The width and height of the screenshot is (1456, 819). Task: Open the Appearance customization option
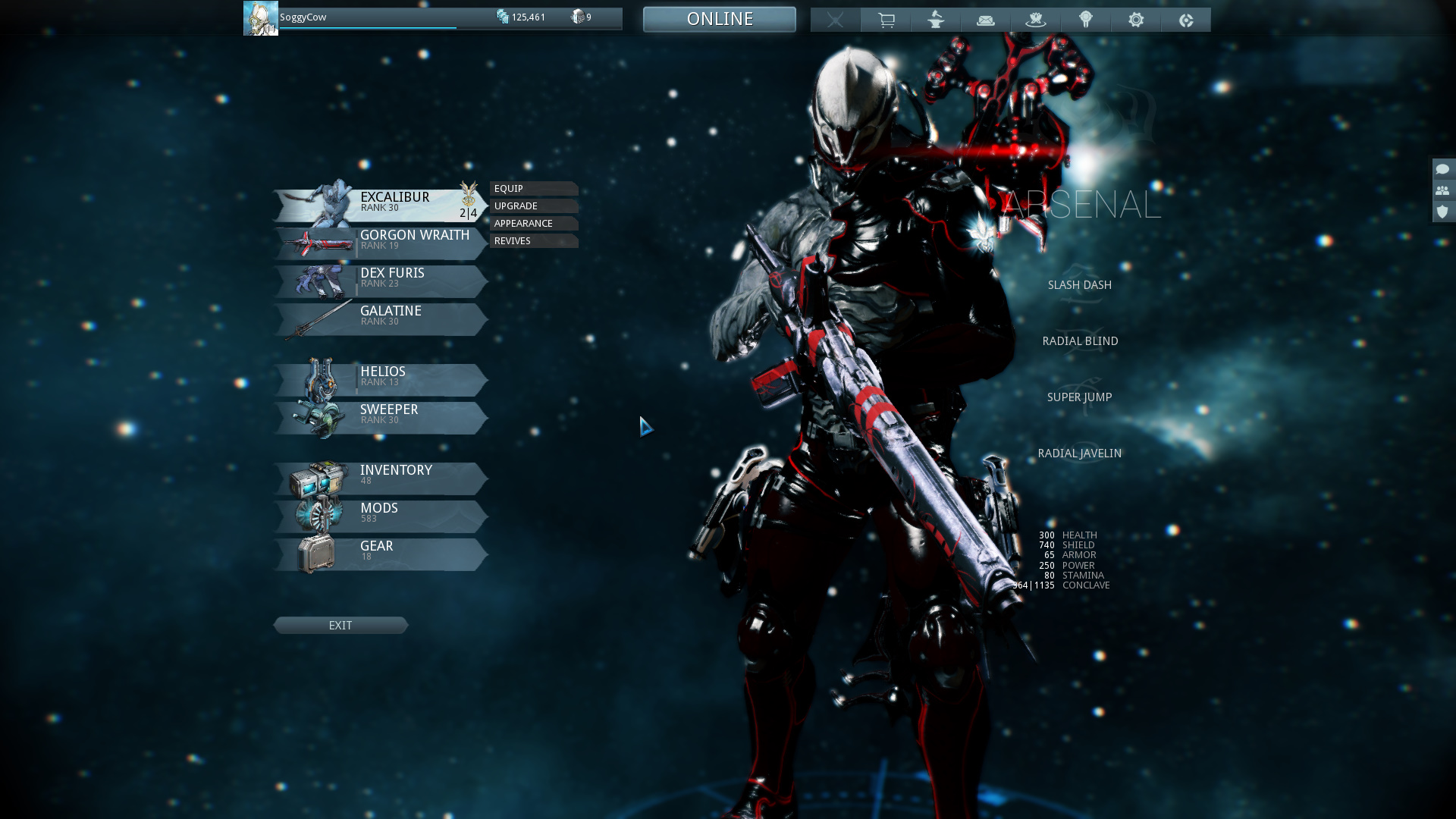pos(533,224)
